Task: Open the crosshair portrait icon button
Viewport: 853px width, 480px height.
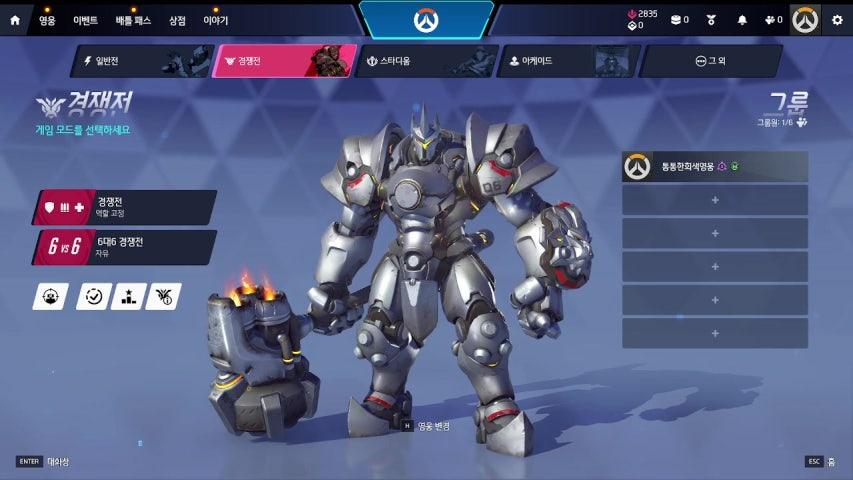Action: click(50, 296)
